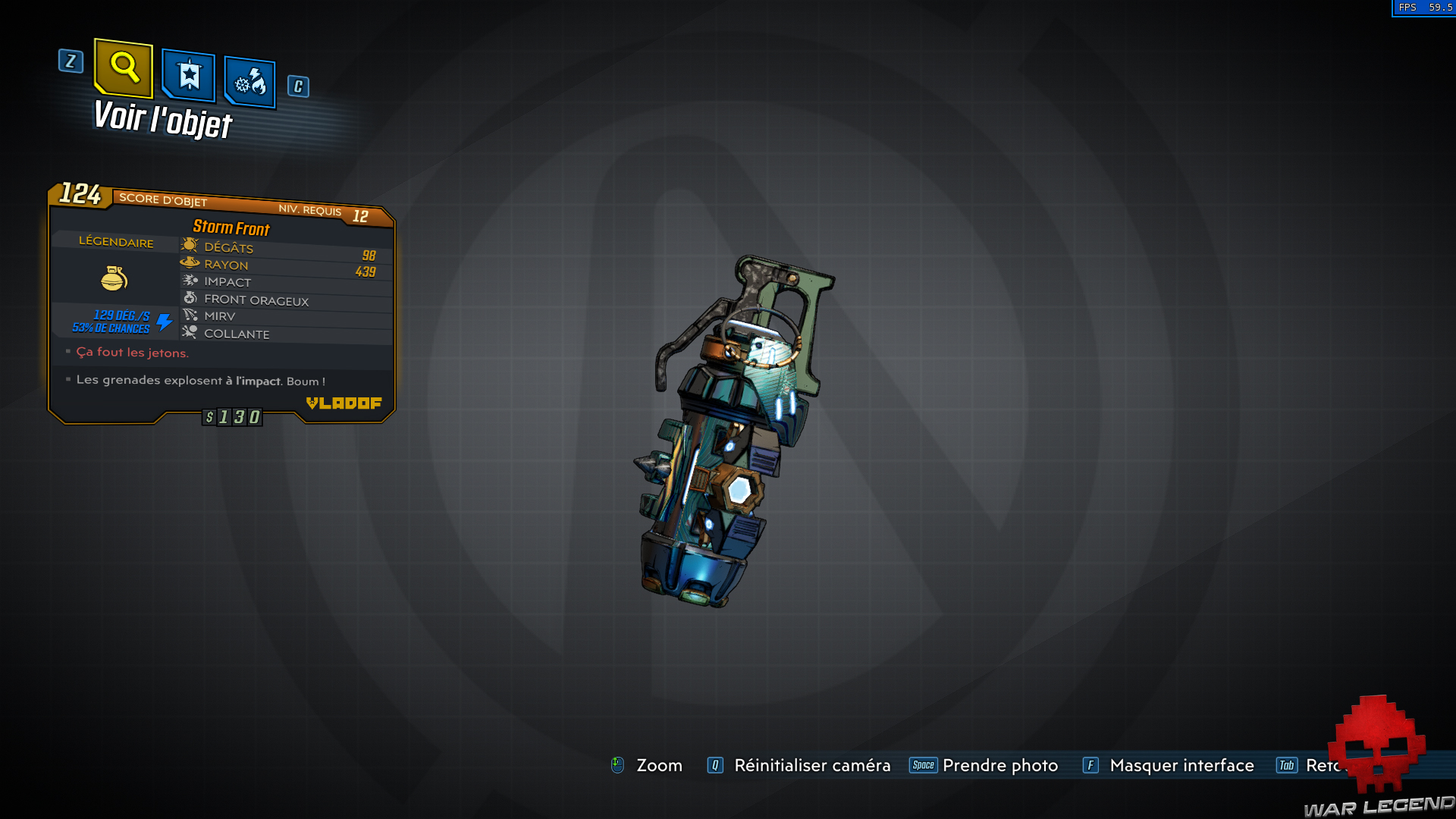Select the LÉGENDAIRE rarity label
The image size is (1456, 819).
coord(115,243)
